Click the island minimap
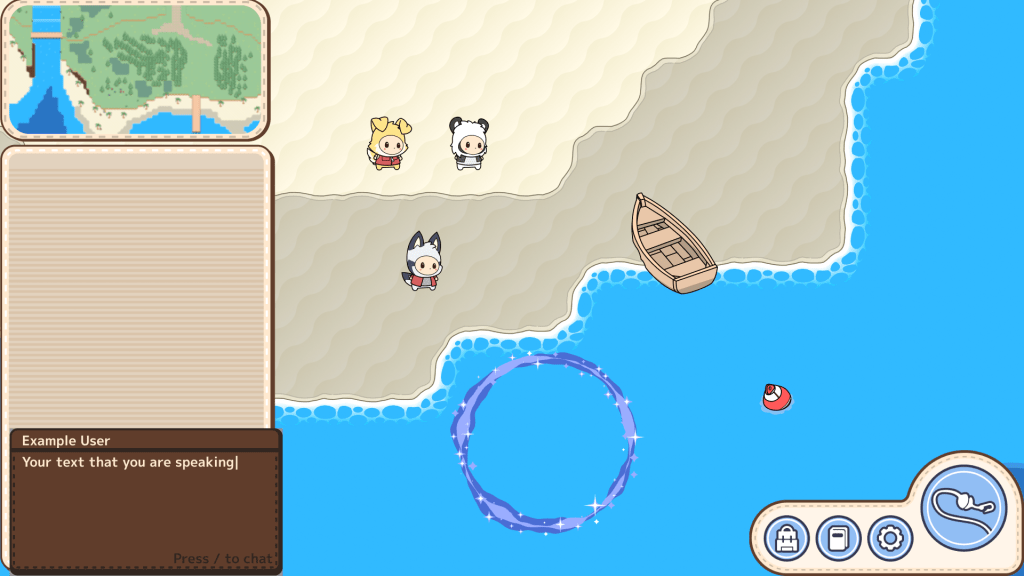Viewport: 1024px width, 576px height. (x=135, y=69)
